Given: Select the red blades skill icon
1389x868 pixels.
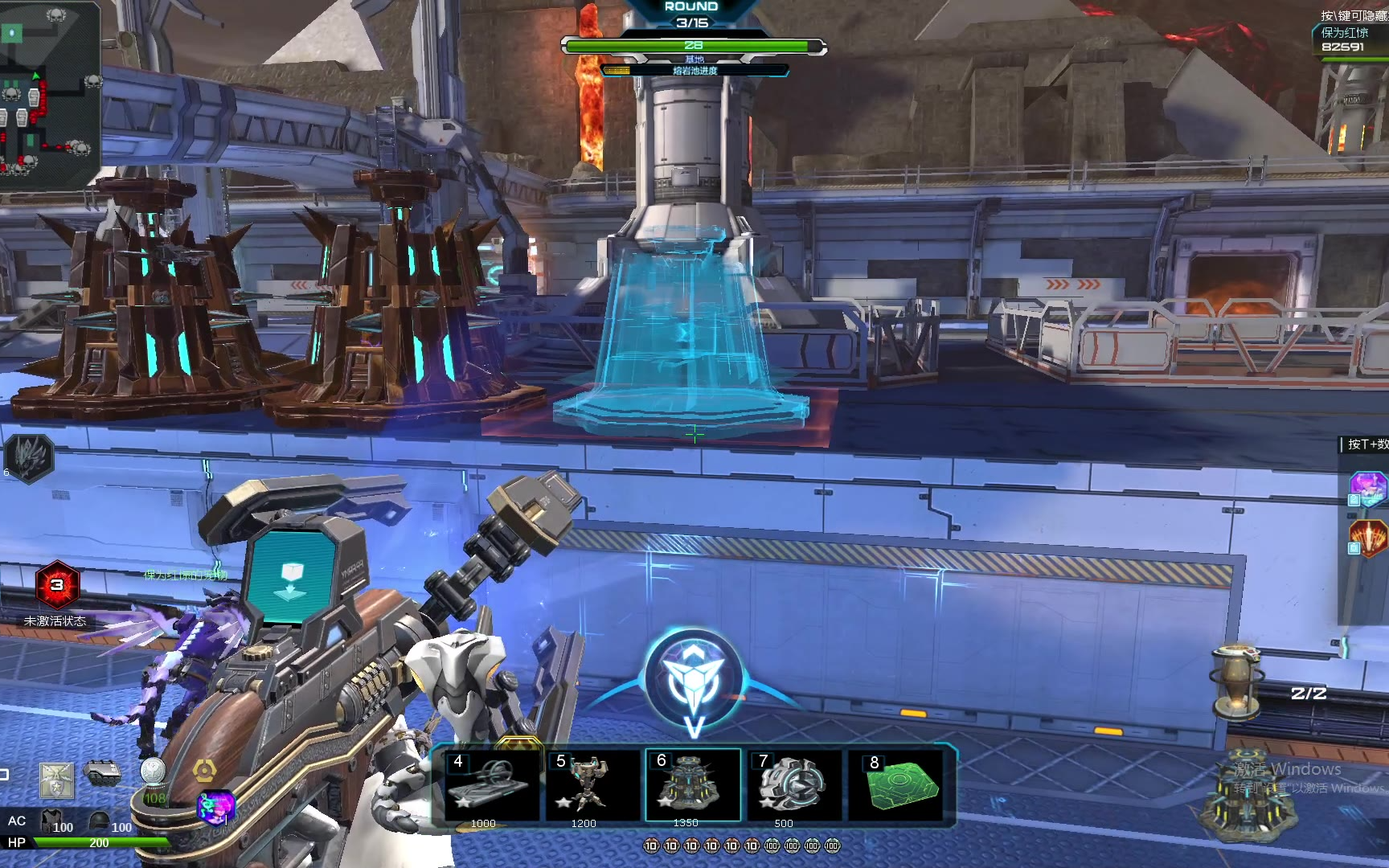Looking at the screenshot, I should [x=1368, y=537].
